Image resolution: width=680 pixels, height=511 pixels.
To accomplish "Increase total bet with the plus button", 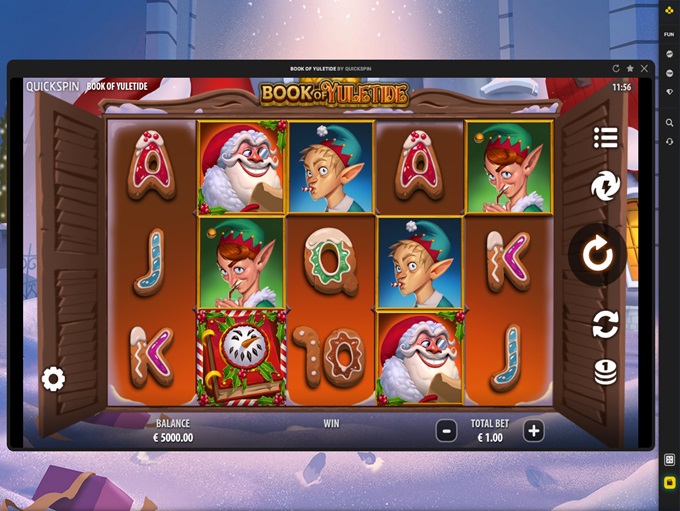I will 534,431.
